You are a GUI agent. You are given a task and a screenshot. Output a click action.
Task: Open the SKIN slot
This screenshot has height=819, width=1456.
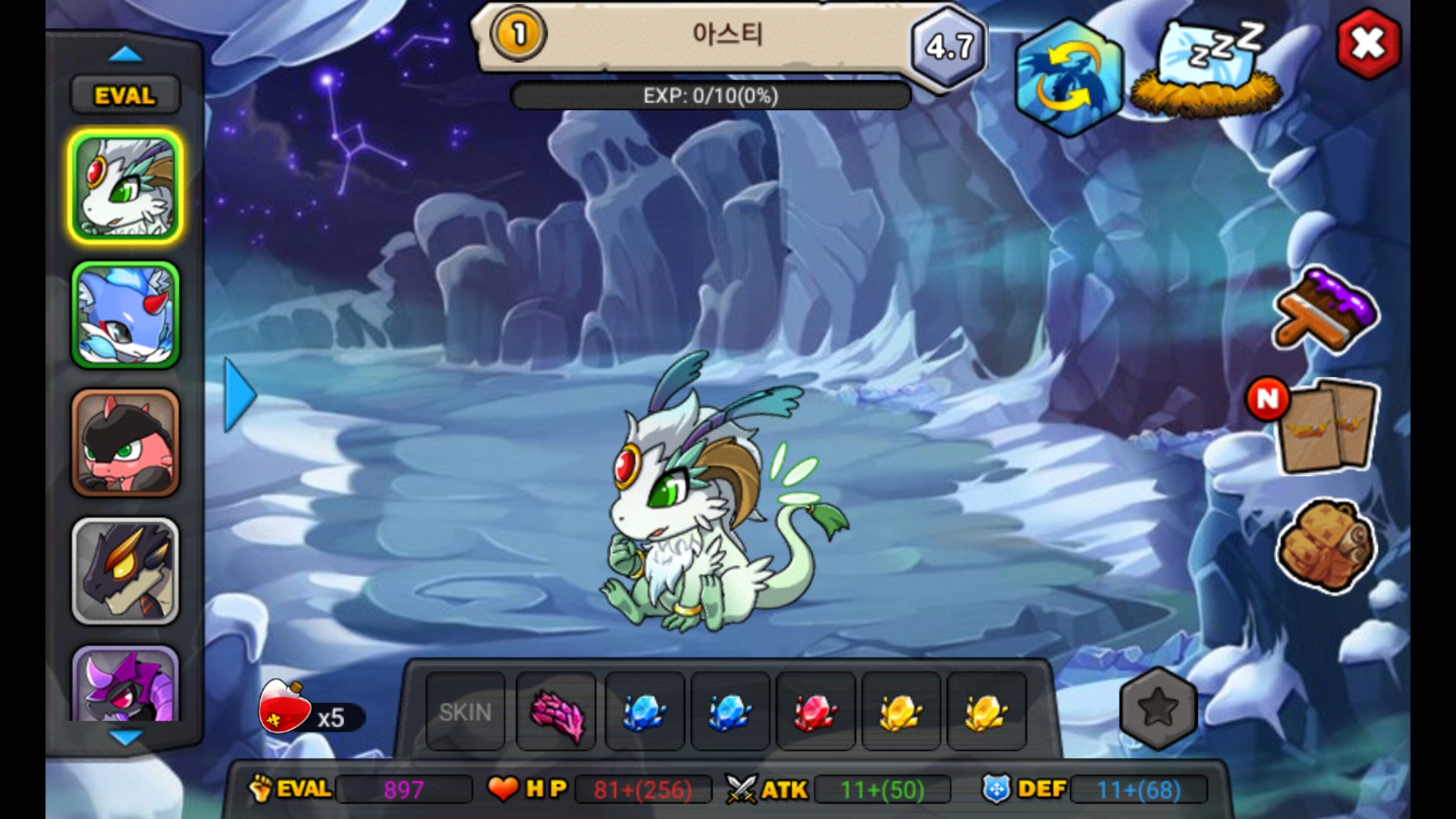click(x=466, y=712)
